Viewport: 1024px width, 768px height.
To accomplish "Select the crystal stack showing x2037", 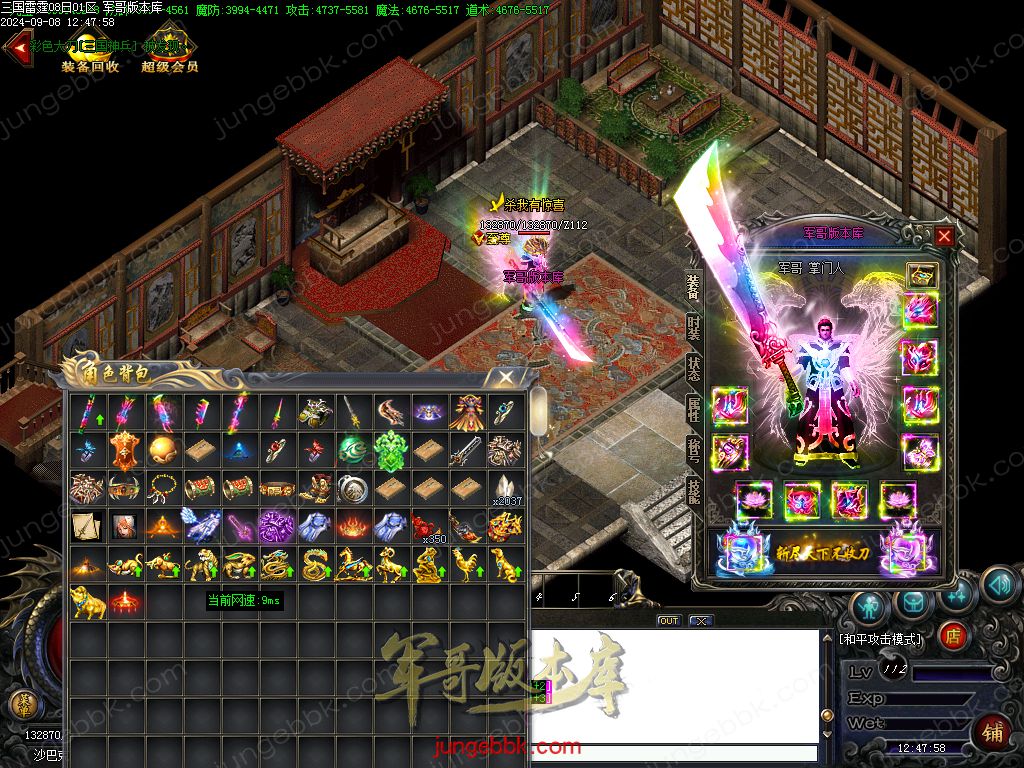I will pyautogui.click(x=504, y=488).
